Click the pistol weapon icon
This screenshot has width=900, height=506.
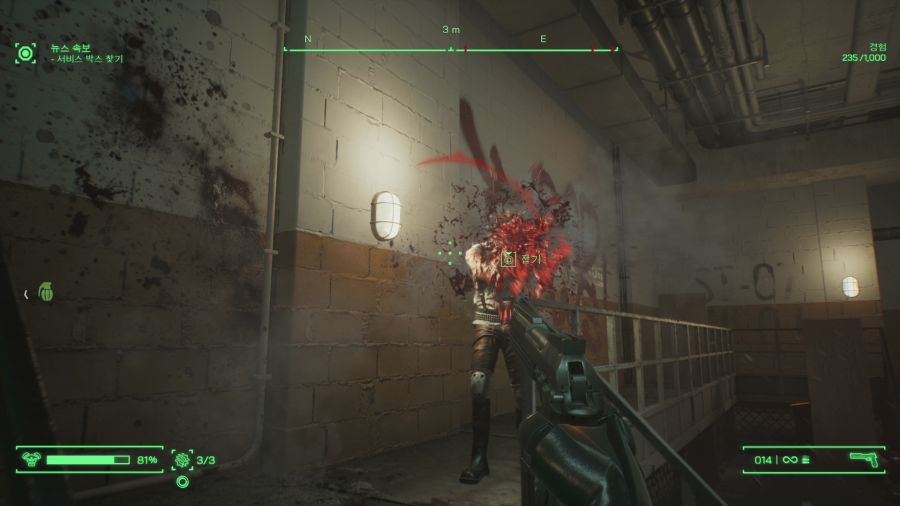[x=862, y=459]
